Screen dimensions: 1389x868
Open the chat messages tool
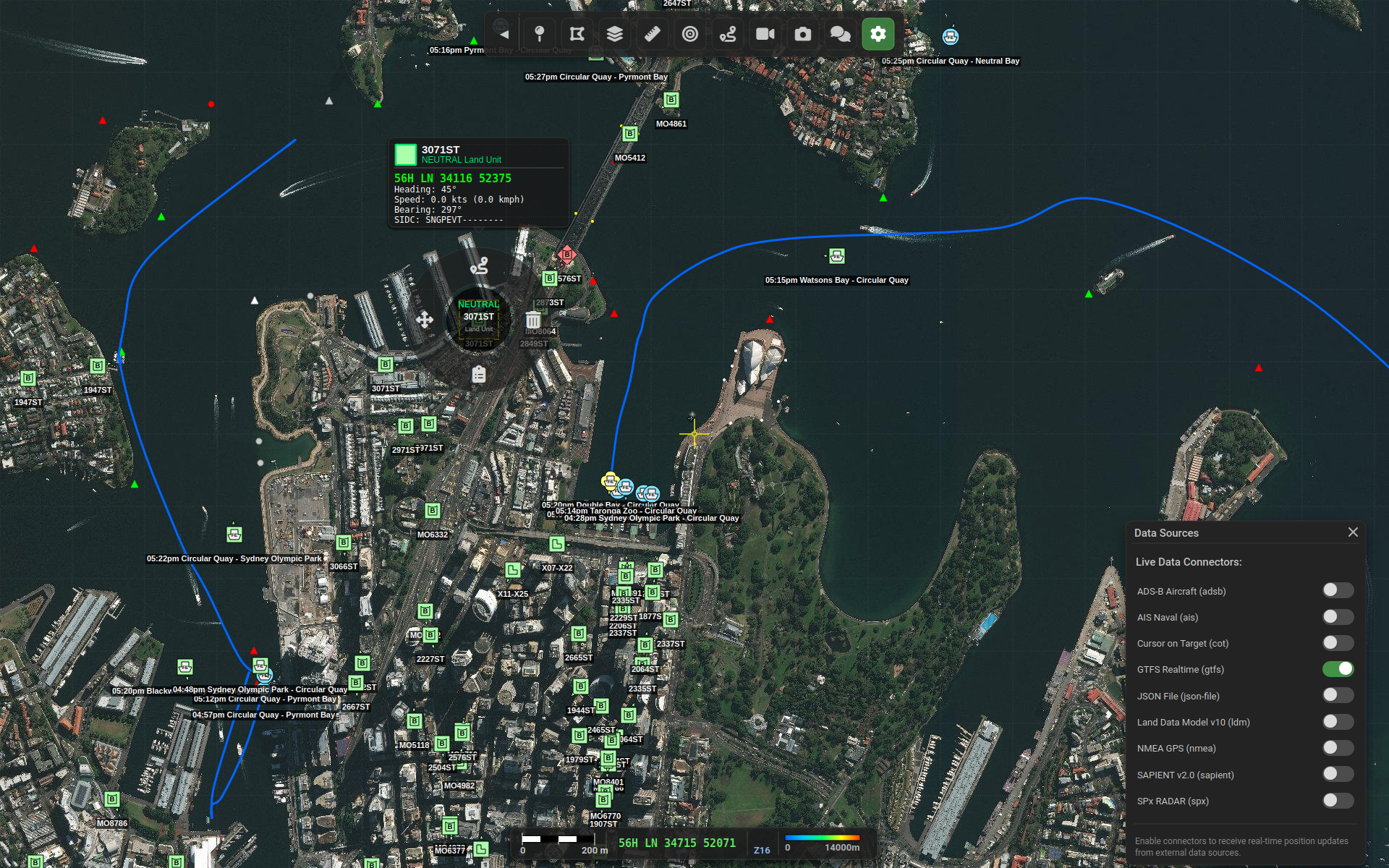point(840,33)
